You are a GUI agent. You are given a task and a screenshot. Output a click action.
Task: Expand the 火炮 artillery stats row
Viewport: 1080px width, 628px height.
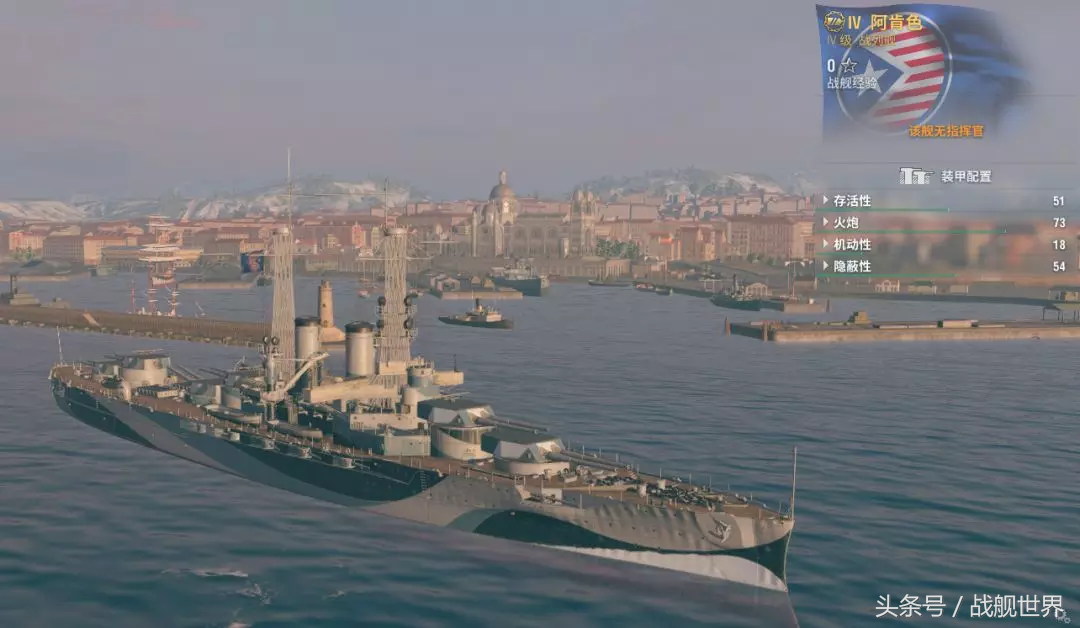pyautogui.click(x=846, y=223)
